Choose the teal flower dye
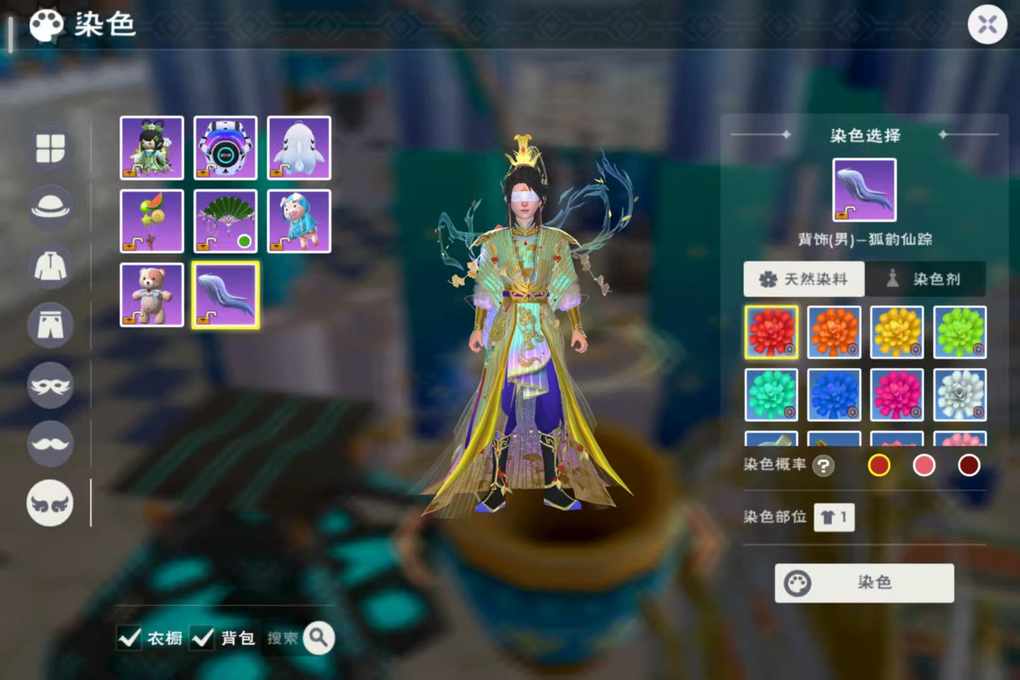The height and width of the screenshot is (680, 1020). pos(771,395)
